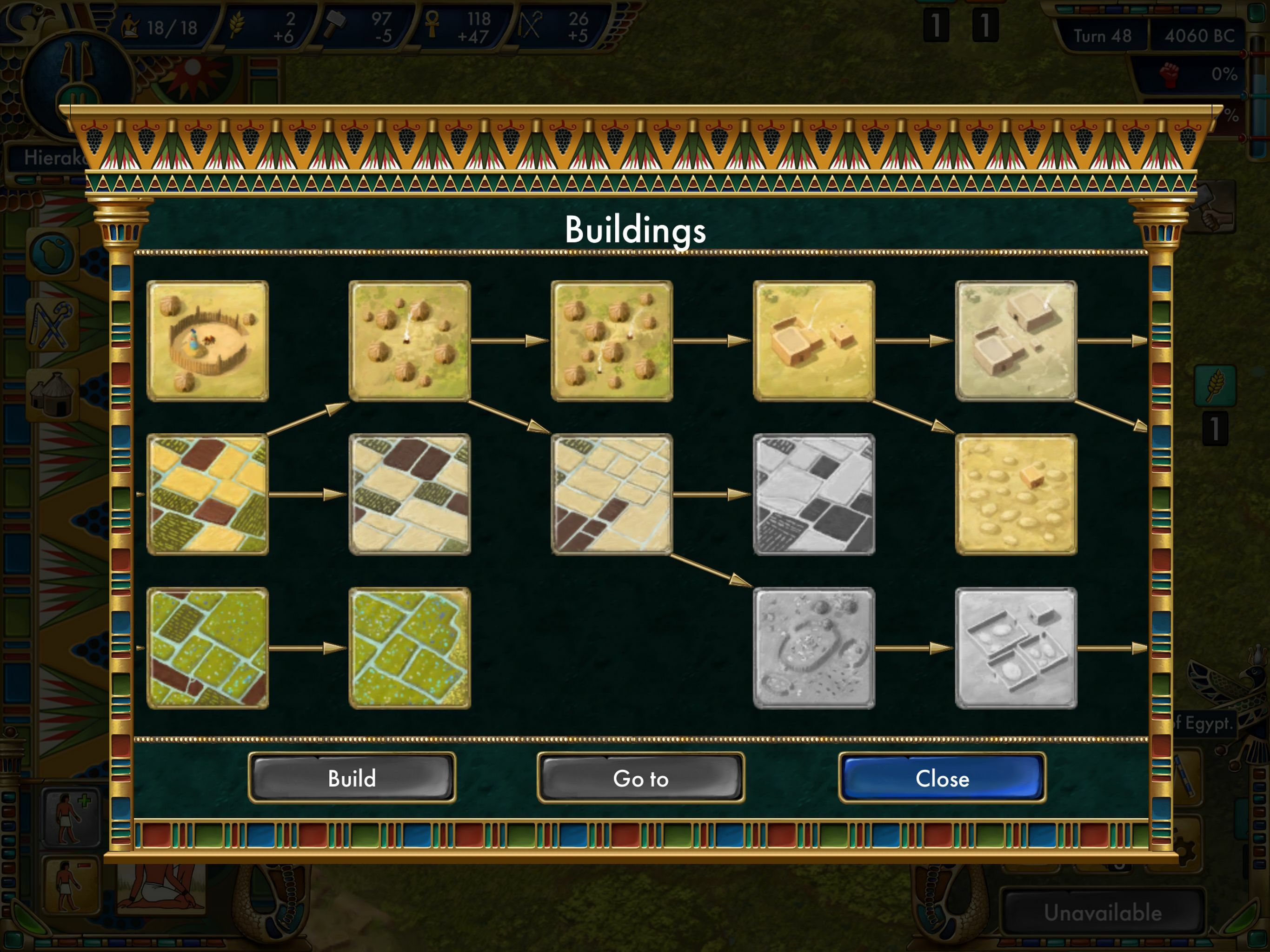Image resolution: width=1270 pixels, height=952 pixels.
Task: Pick the locked grey walled compound tile
Action: pyautogui.click(x=1016, y=648)
